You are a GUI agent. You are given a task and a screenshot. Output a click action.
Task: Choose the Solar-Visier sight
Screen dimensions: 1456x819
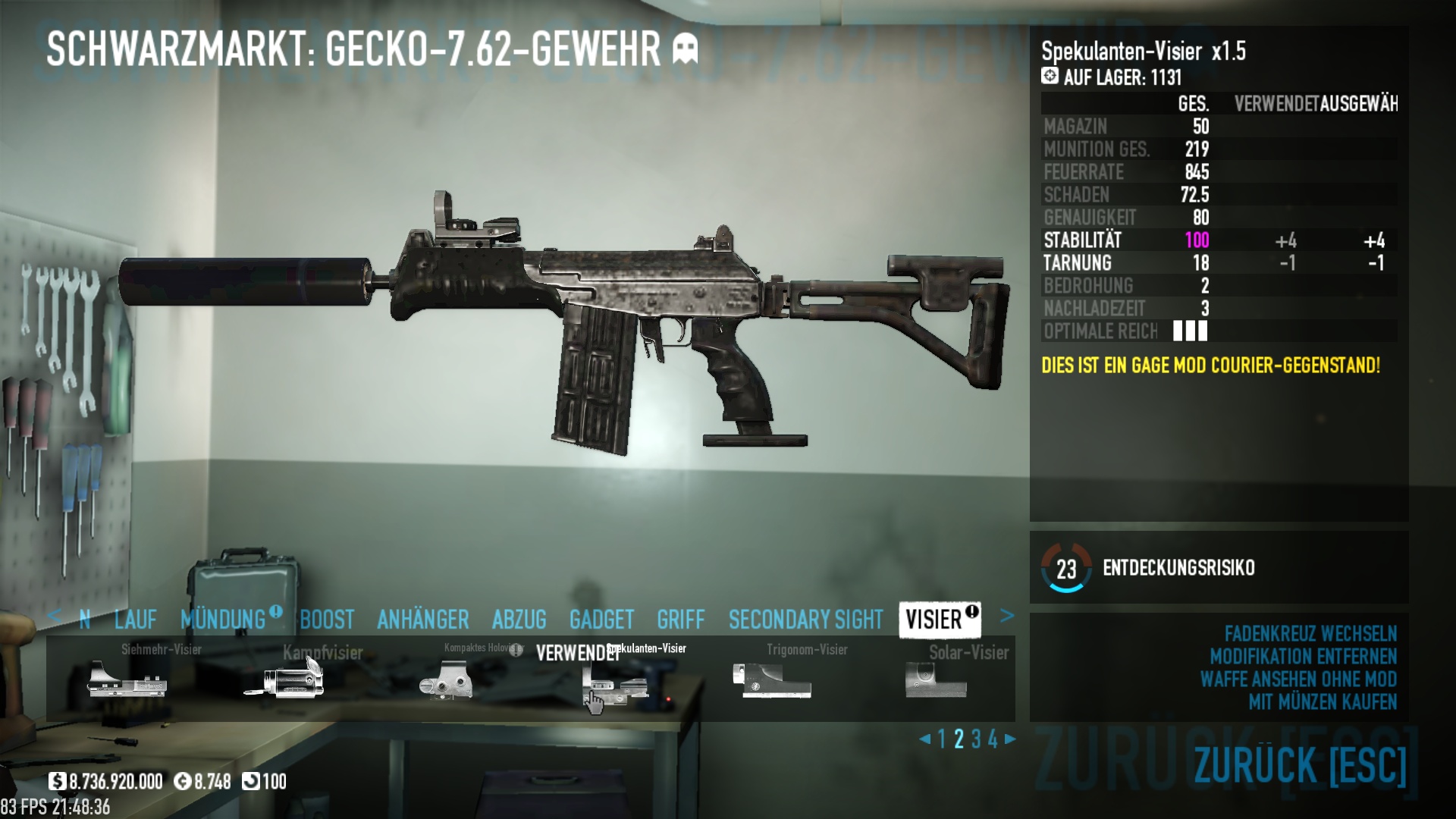[x=936, y=678]
